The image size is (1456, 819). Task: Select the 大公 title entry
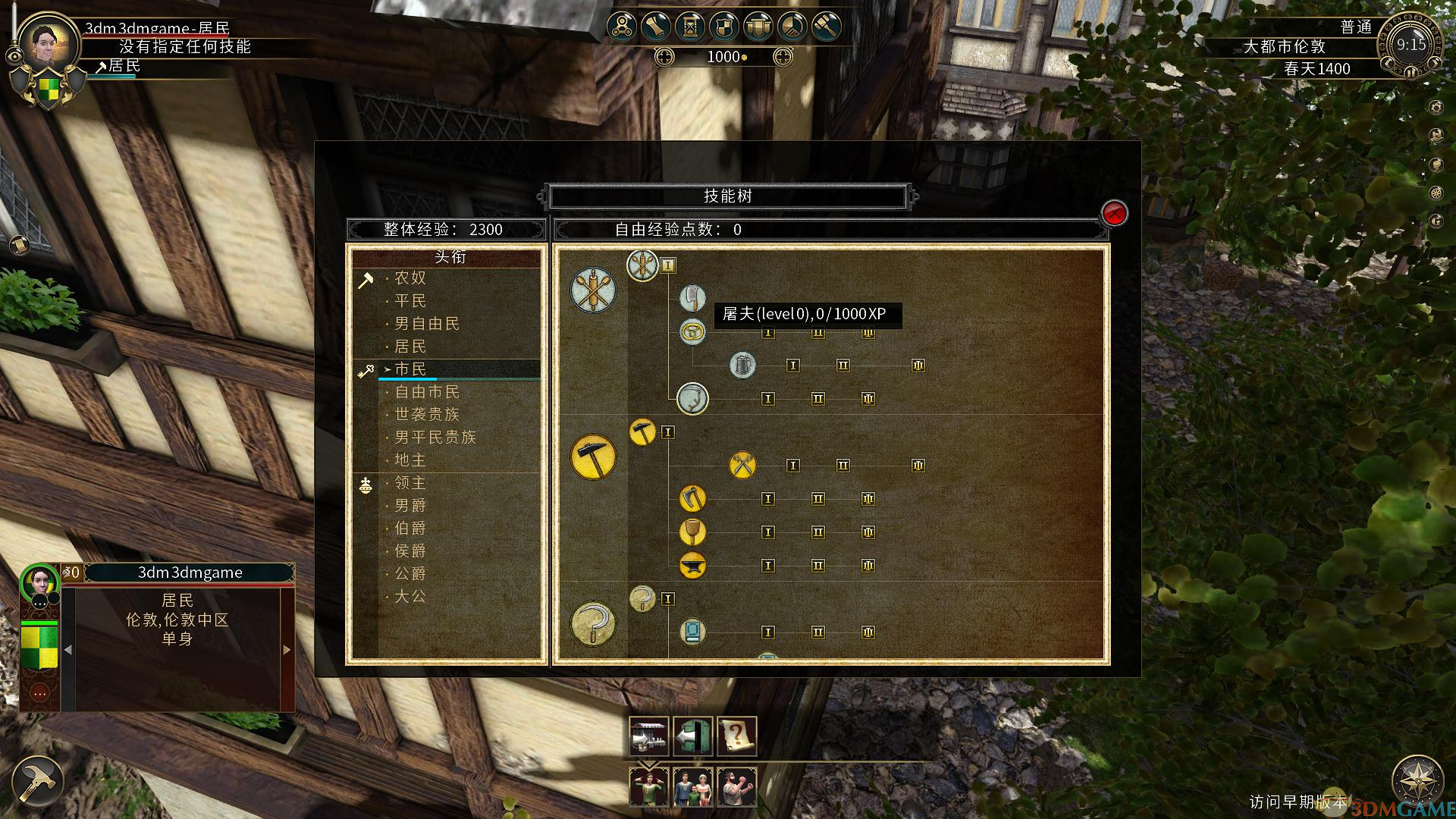[x=410, y=597]
